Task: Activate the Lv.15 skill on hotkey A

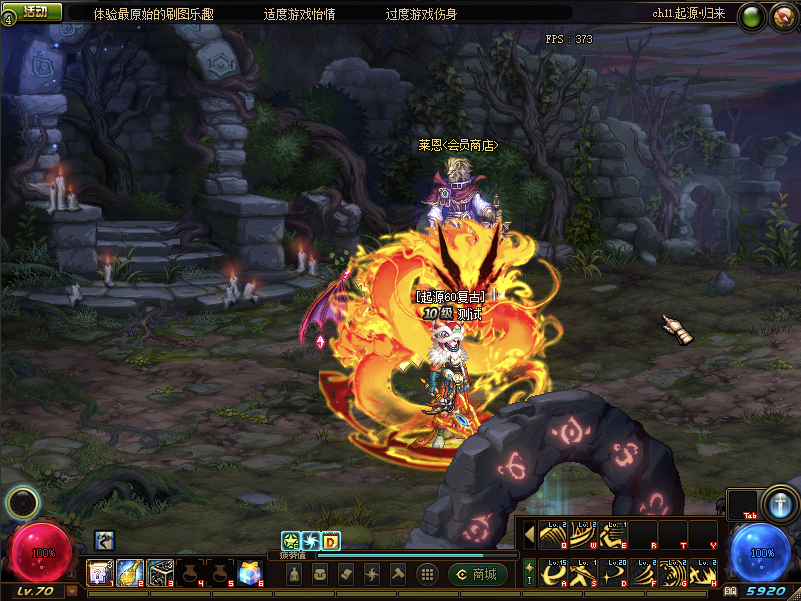Action: point(554,572)
